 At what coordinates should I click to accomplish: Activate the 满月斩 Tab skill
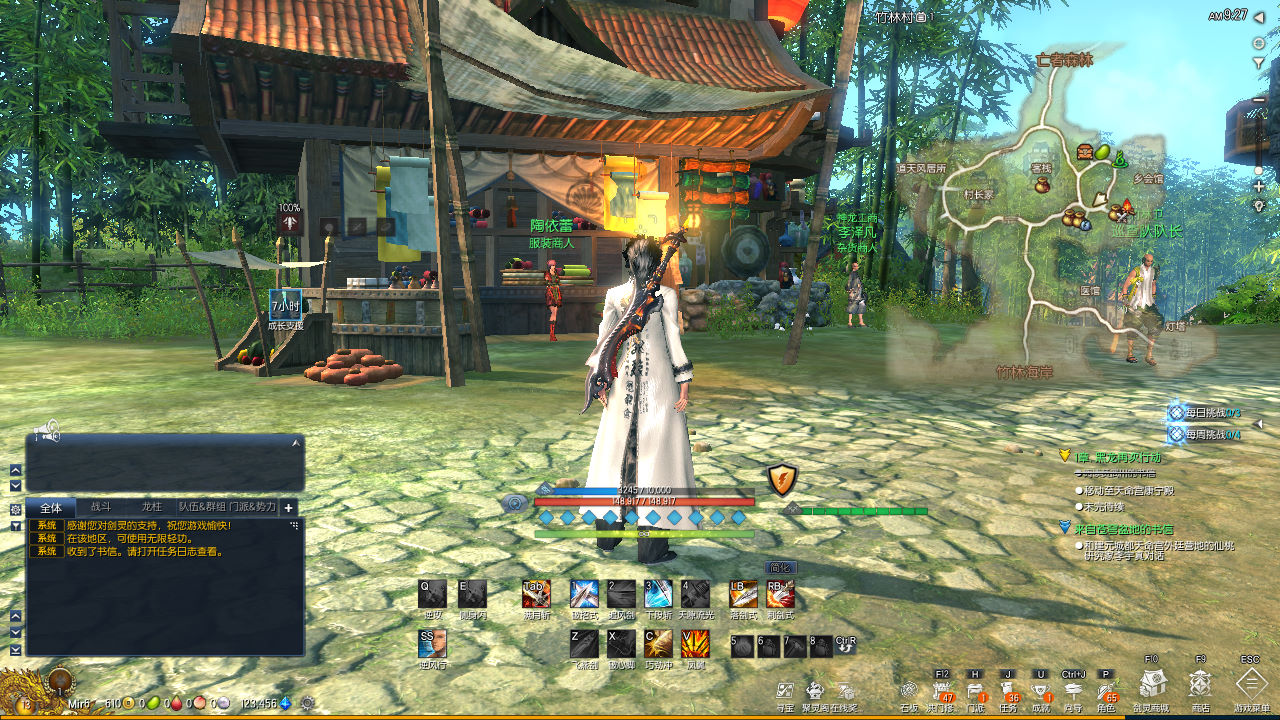click(x=536, y=594)
